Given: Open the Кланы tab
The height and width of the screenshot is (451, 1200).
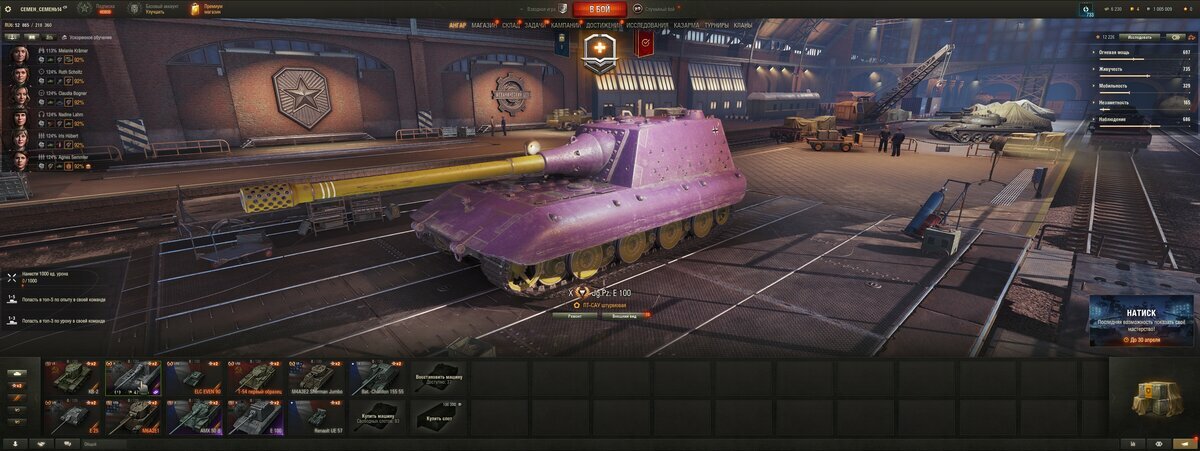Looking at the screenshot, I should [x=743, y=23].
